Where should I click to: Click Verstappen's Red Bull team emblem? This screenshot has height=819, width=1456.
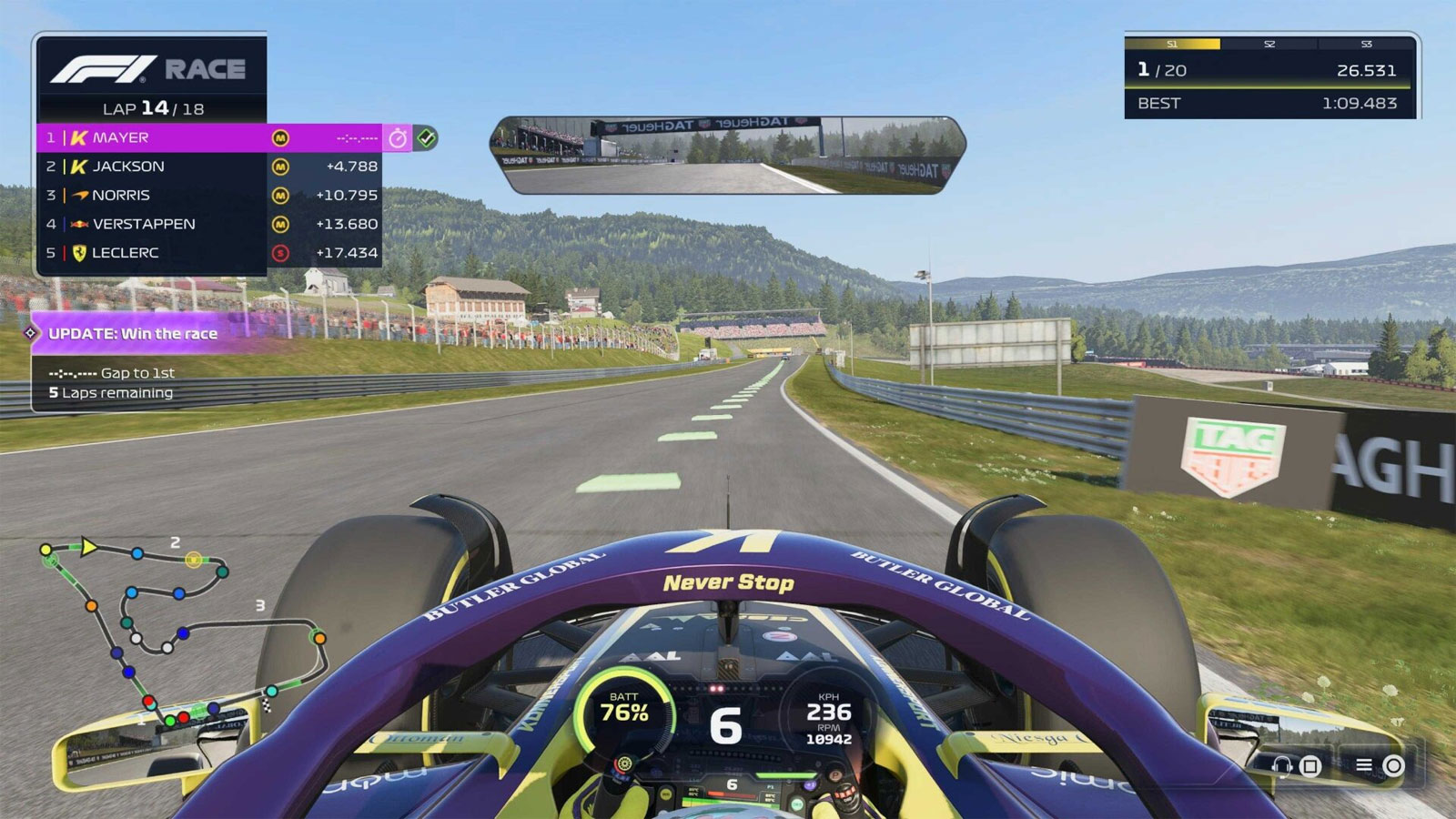(x=81, y=224)
